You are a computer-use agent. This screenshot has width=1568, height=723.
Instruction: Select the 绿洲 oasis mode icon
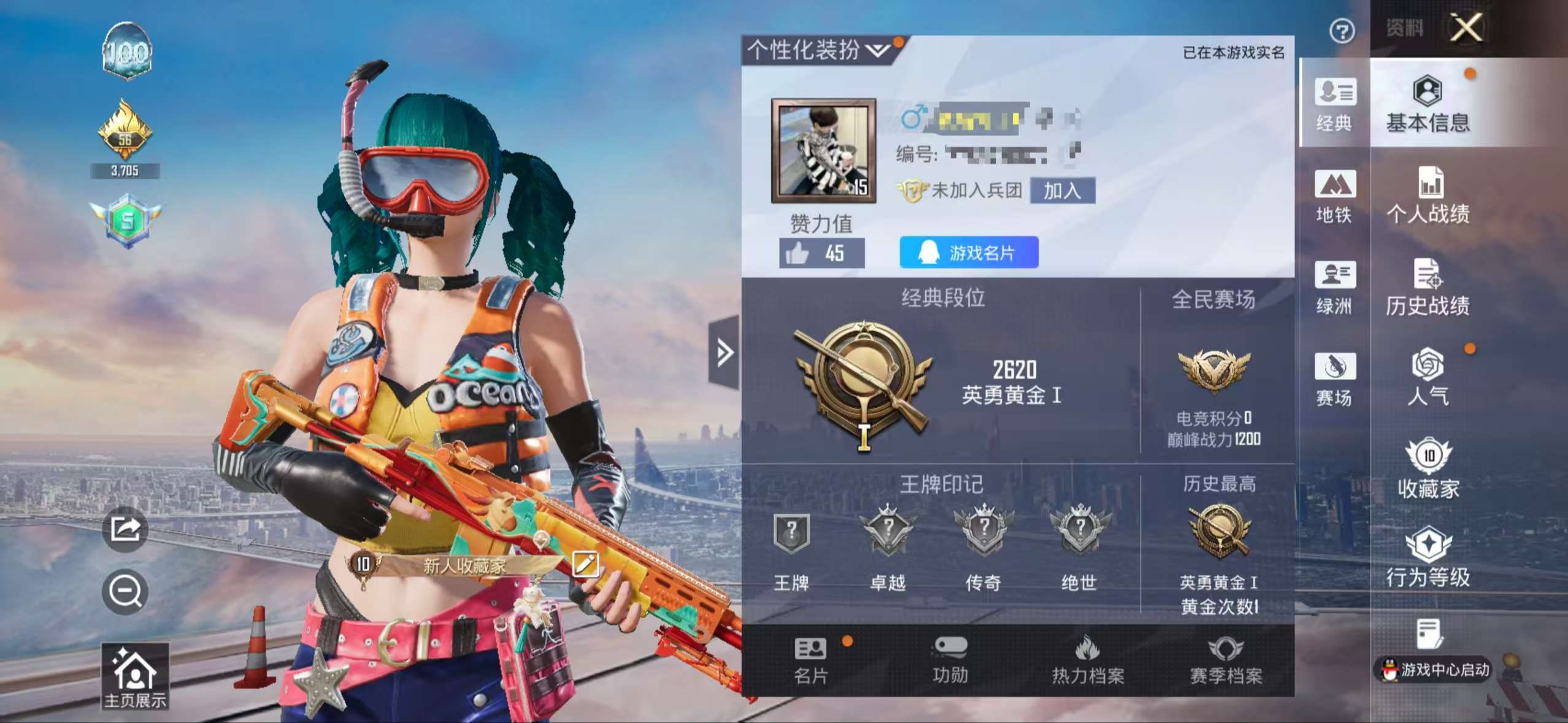coord(1334,288)
